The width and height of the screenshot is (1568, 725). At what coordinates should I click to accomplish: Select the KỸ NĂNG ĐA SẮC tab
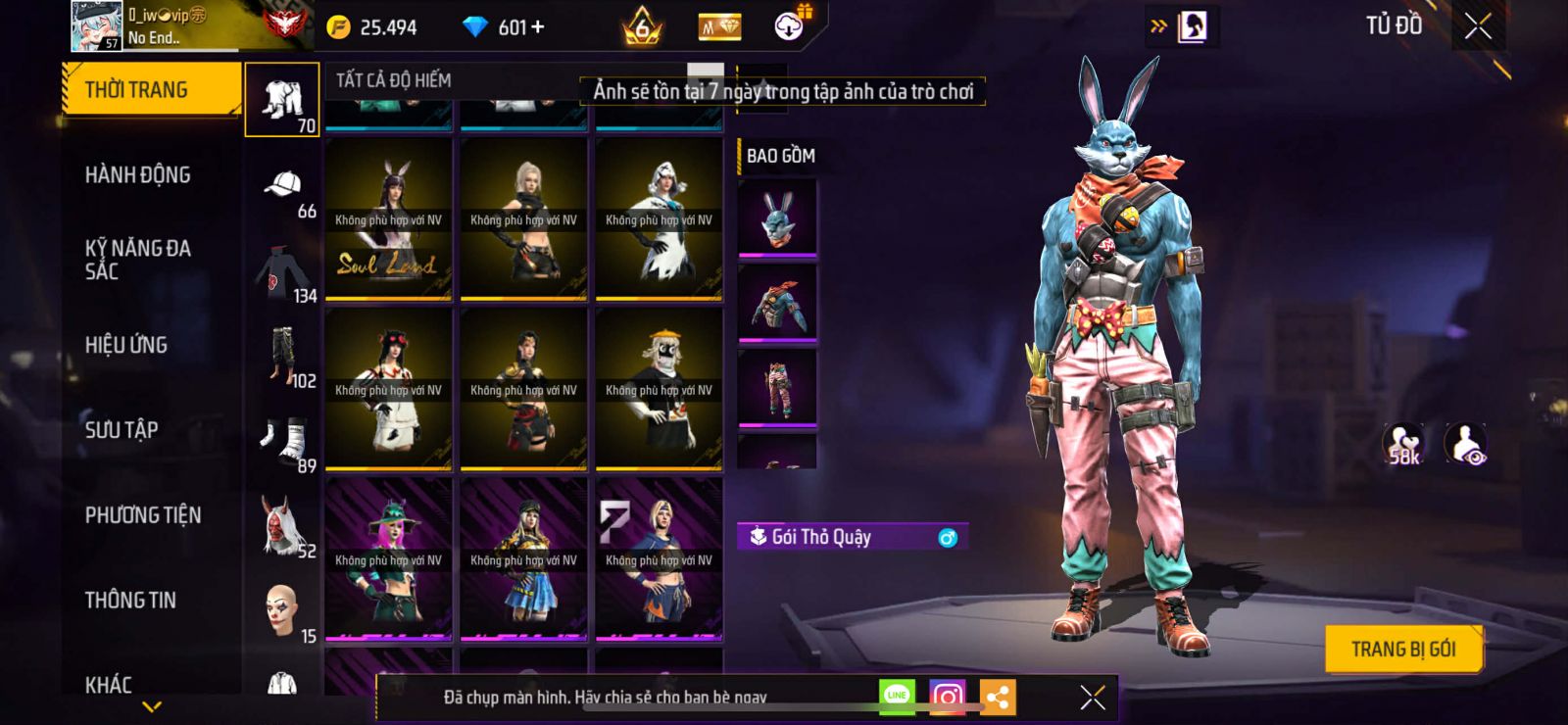138,260
